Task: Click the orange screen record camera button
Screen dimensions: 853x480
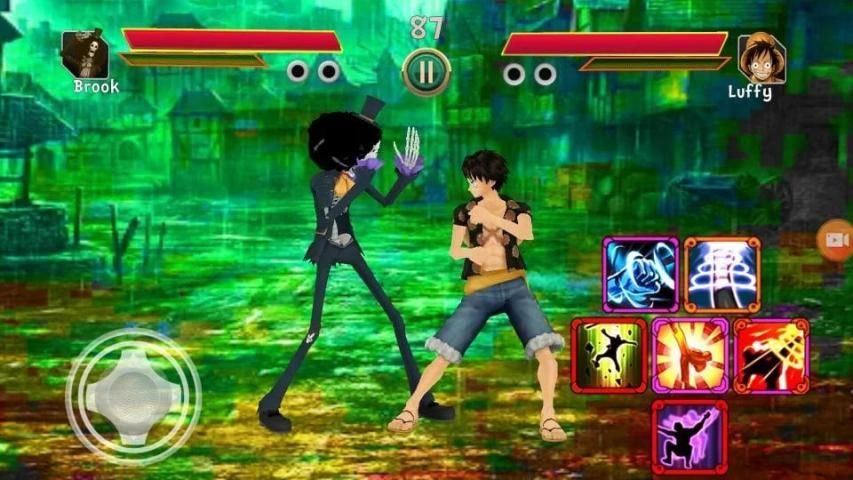Action: coord(835,240)
